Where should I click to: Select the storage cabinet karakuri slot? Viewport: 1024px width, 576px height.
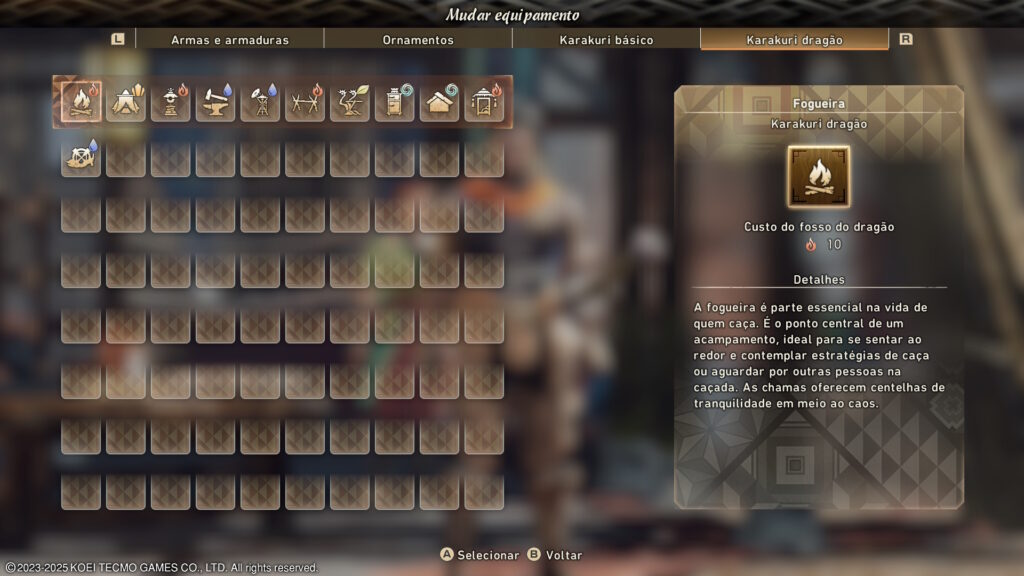coord(394,101)
